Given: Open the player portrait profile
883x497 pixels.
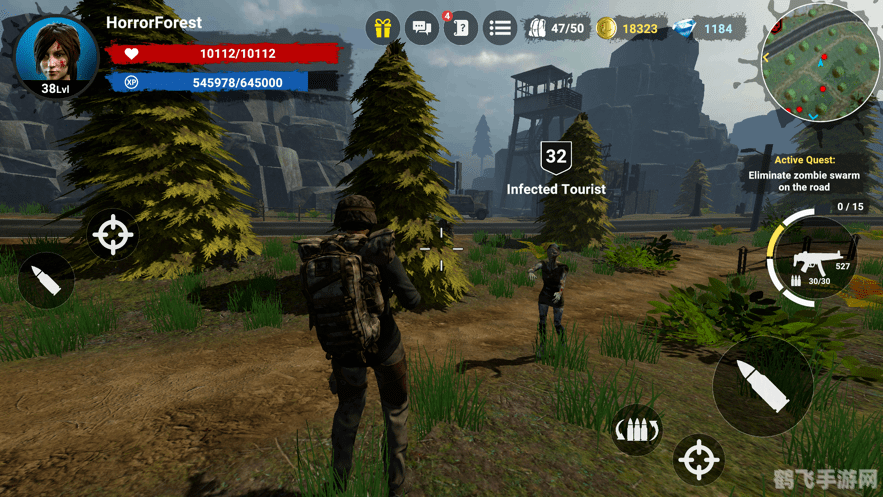Looking at the screenshot, I should pyautogui.click(x=54, y=55).
